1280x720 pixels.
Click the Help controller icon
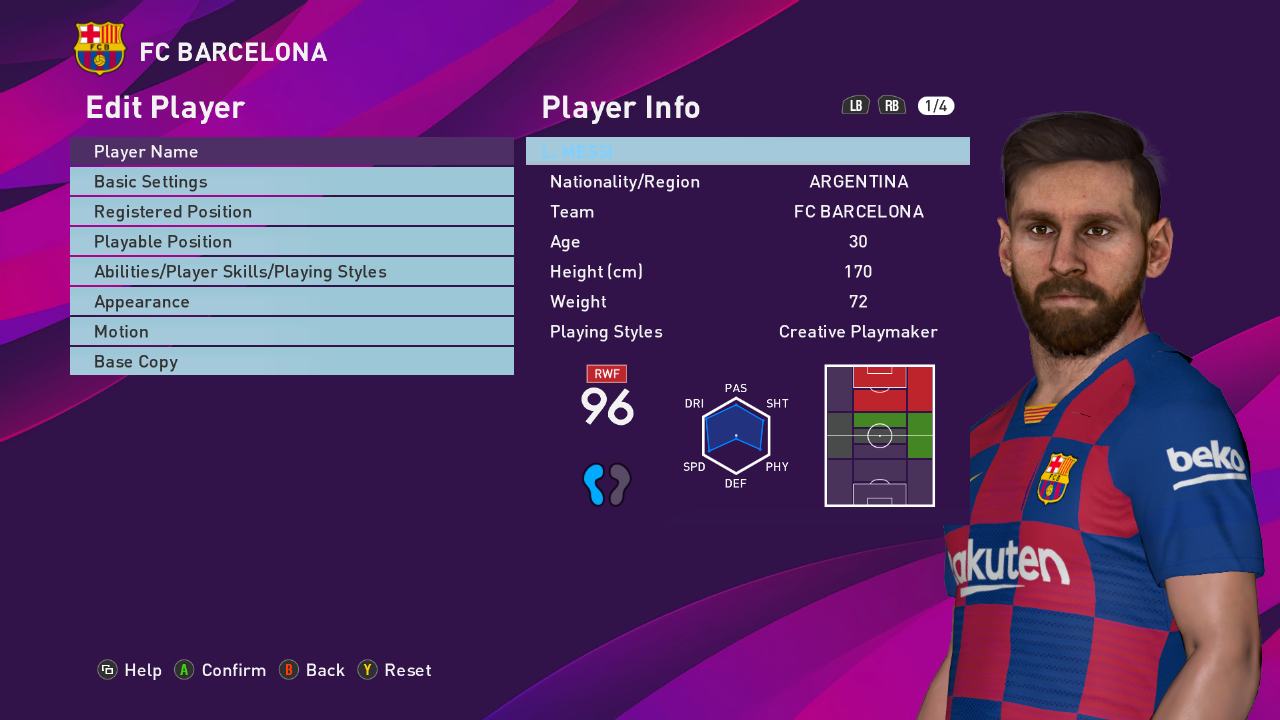[x=107, y=670]
